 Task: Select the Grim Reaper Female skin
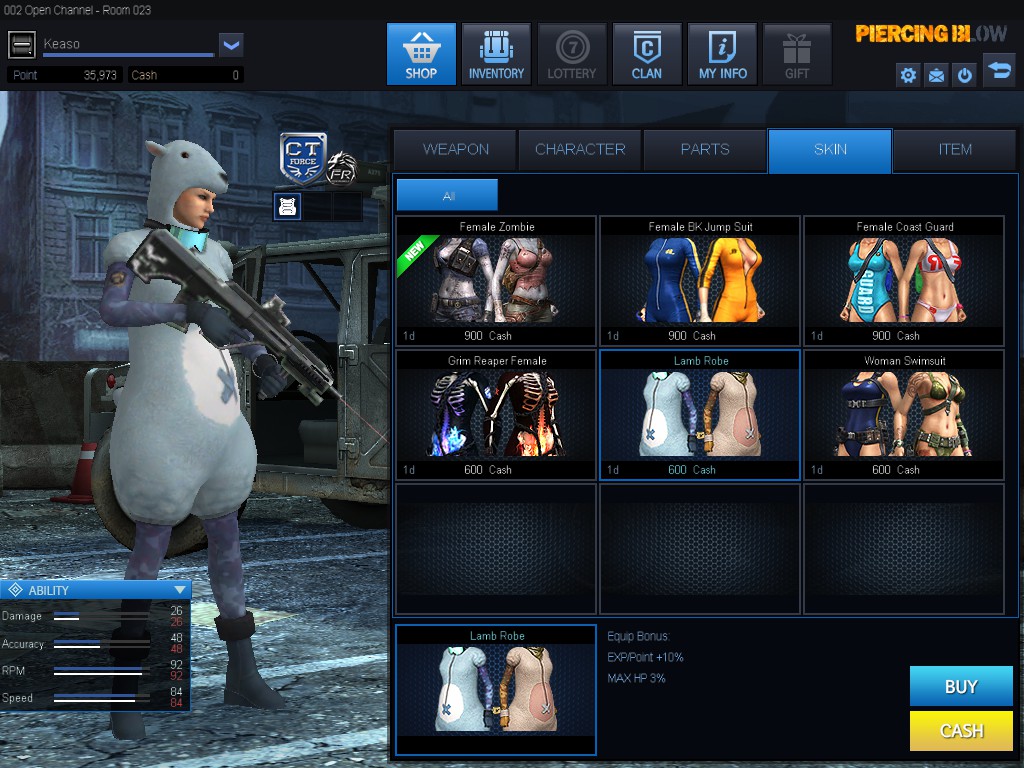click(x=496, y=415)
